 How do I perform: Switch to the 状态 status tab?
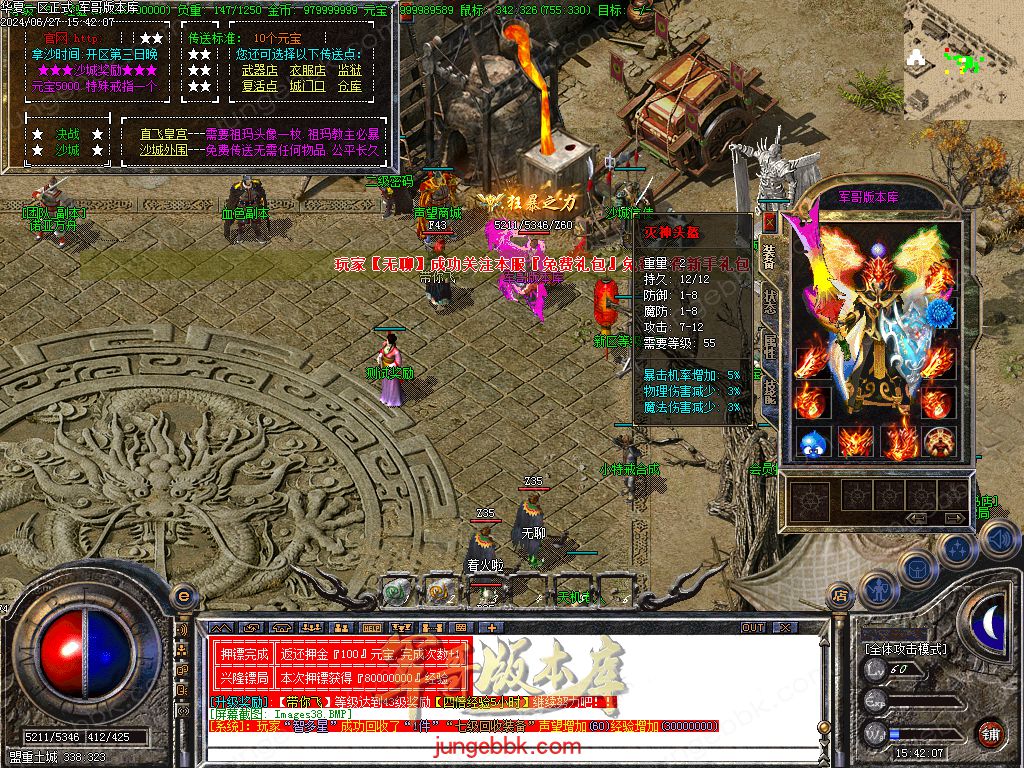click(769, 304)
